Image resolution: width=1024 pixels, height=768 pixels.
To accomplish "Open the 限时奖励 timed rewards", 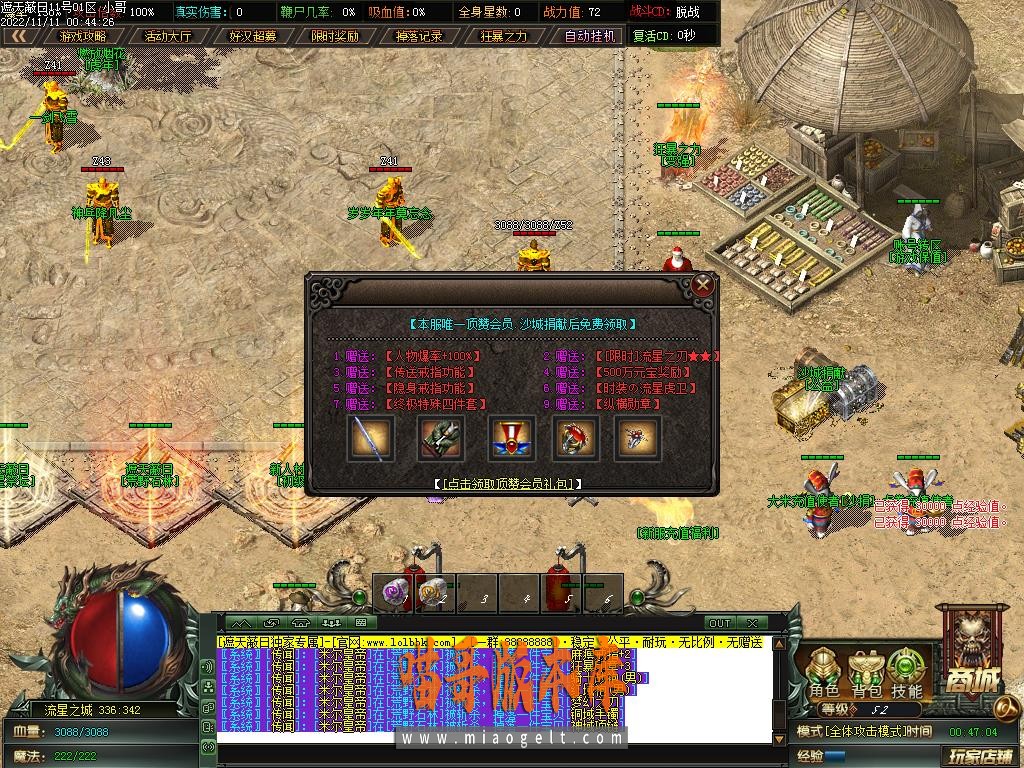I will coord(335,36).
